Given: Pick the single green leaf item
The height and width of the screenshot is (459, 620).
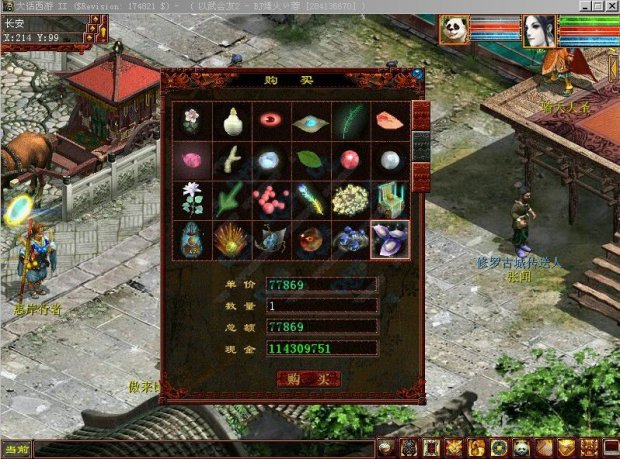Looking at the screenshot, I should [x=310, y=160].
